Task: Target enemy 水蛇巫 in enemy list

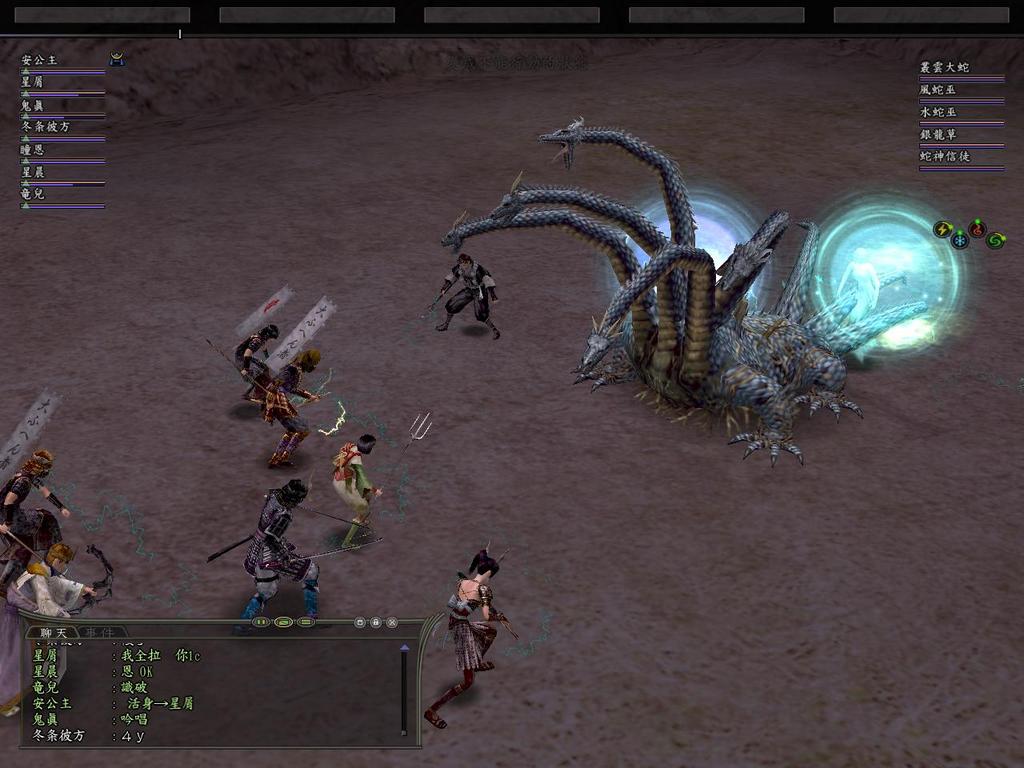Action: click(939, 112)
